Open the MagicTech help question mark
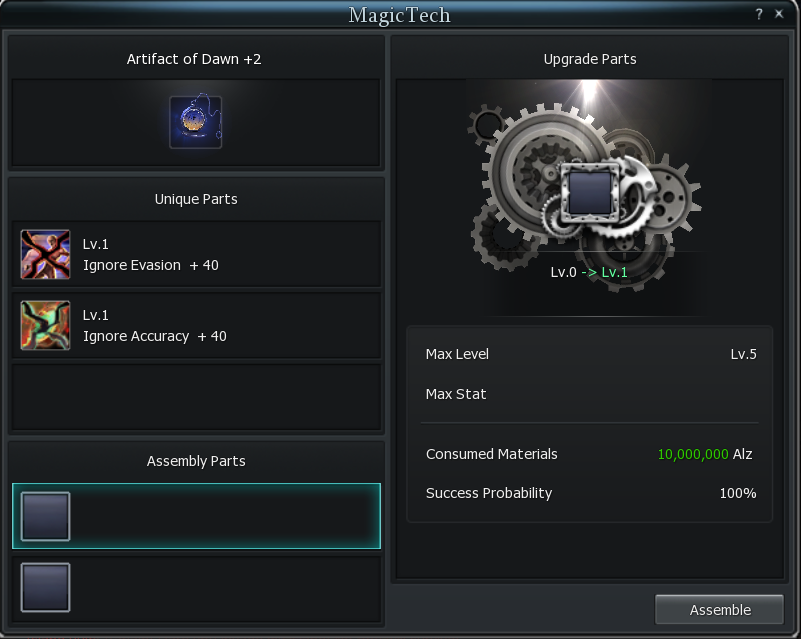The height and width of the screenshot is (639, 801). coord(759,14)
